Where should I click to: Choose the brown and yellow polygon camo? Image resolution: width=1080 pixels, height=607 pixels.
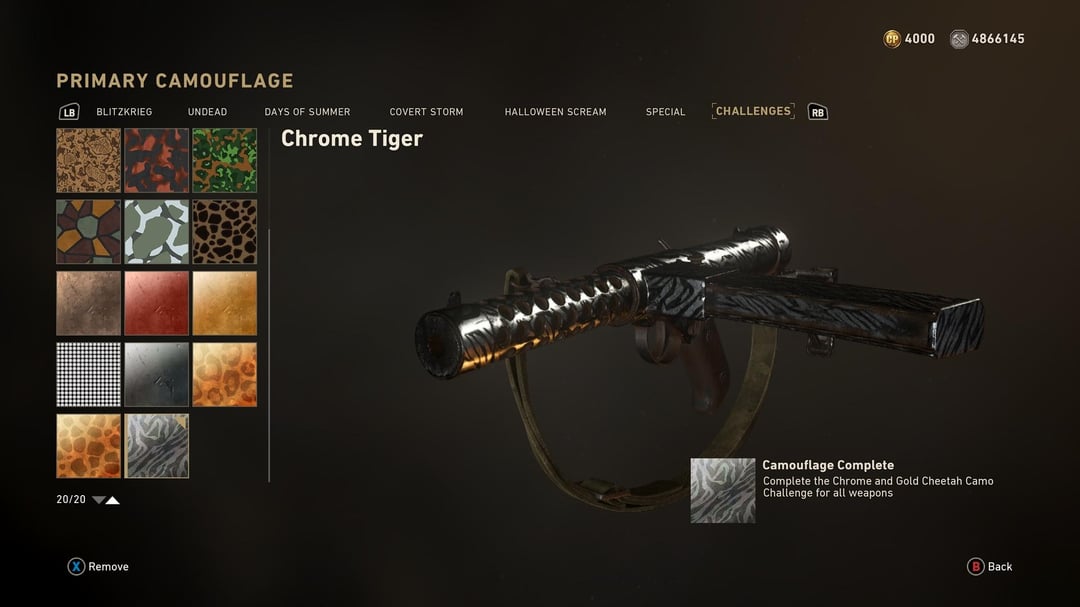[88, 231]
